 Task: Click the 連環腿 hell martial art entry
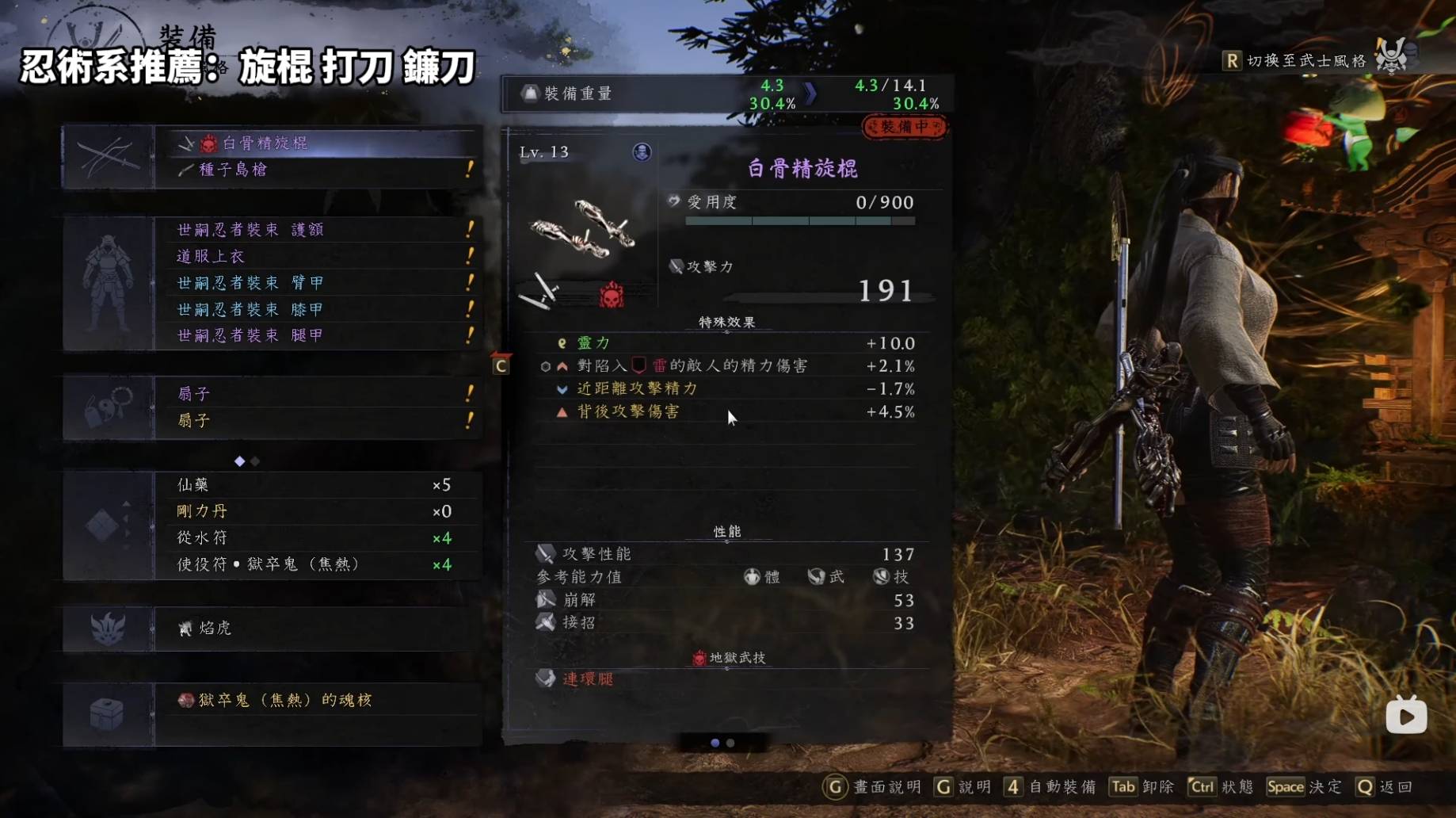(588, 678)
